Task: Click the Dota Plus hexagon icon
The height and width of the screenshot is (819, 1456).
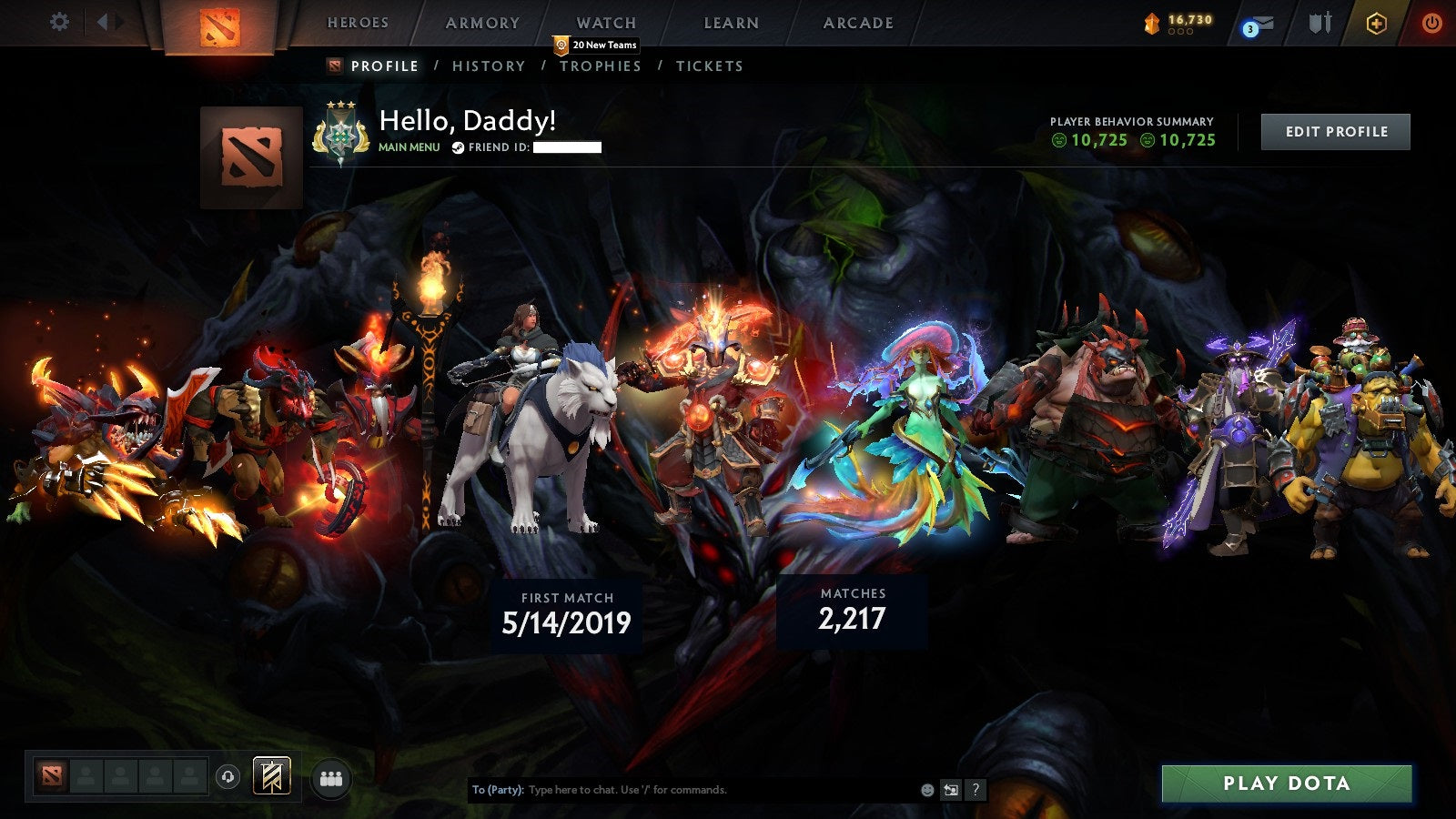Action: tap(1376, 23)
